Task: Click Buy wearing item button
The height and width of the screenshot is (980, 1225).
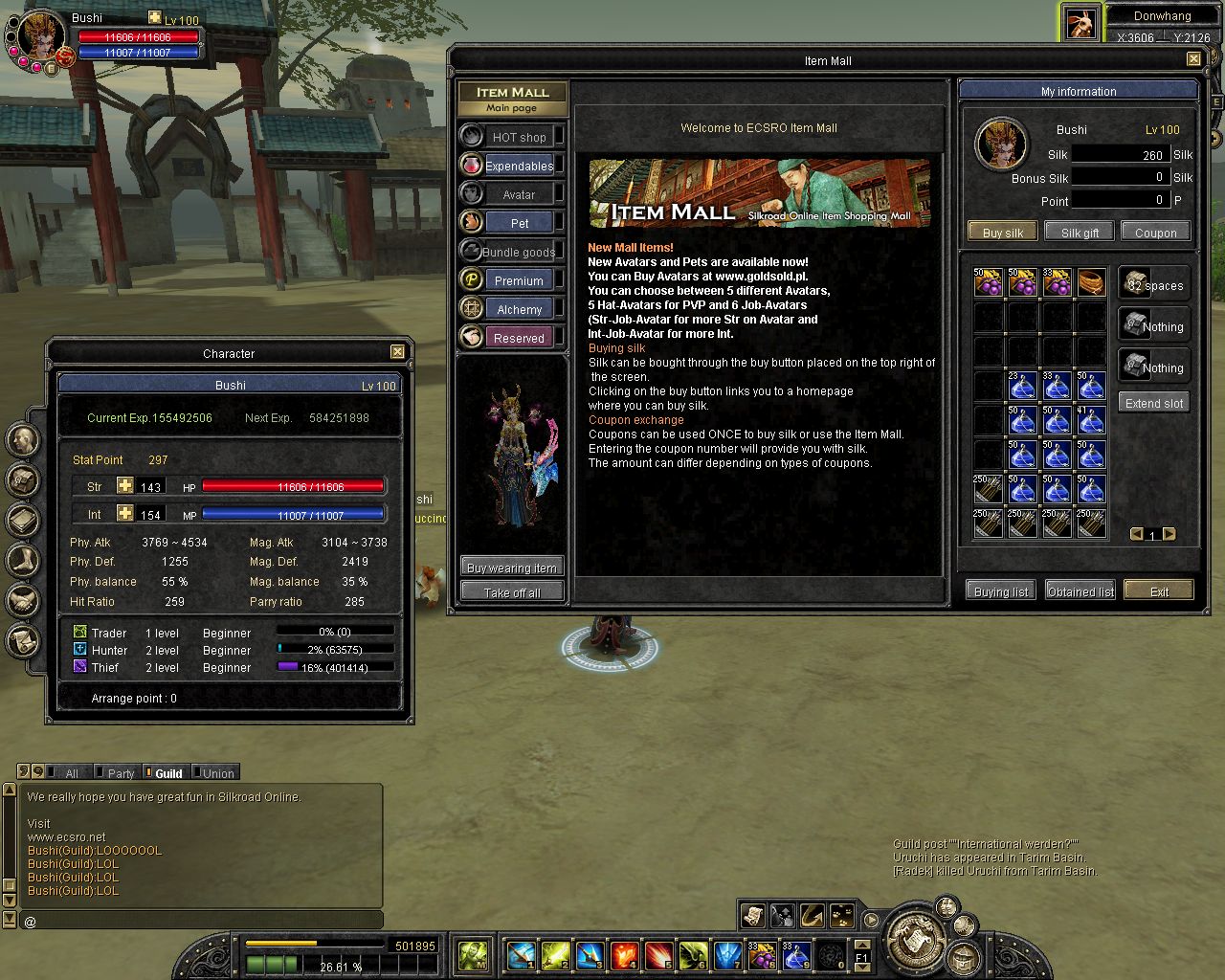Action: pos(511,568)
